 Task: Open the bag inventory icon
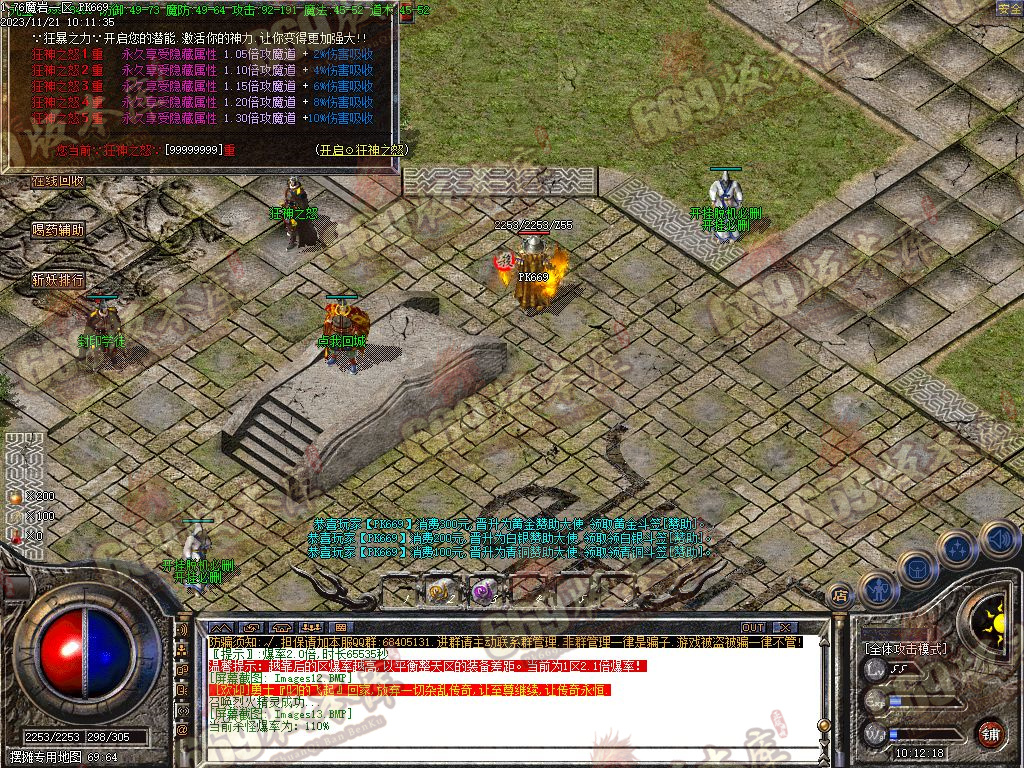tap(917, 567)
